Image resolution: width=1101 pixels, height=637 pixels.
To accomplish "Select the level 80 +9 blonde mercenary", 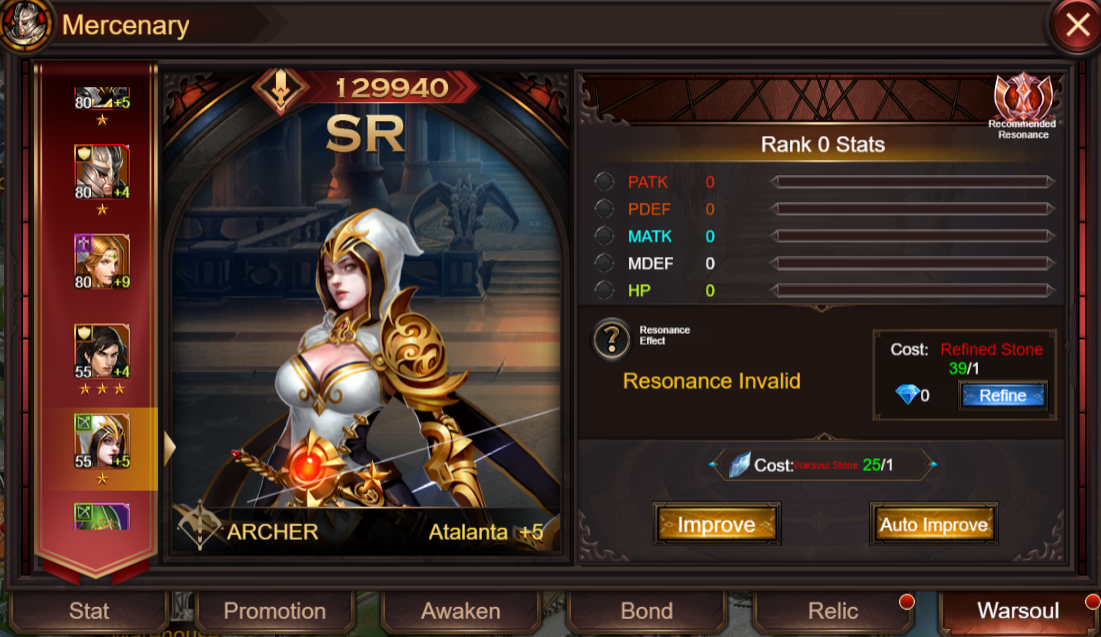I will (102, 261).
